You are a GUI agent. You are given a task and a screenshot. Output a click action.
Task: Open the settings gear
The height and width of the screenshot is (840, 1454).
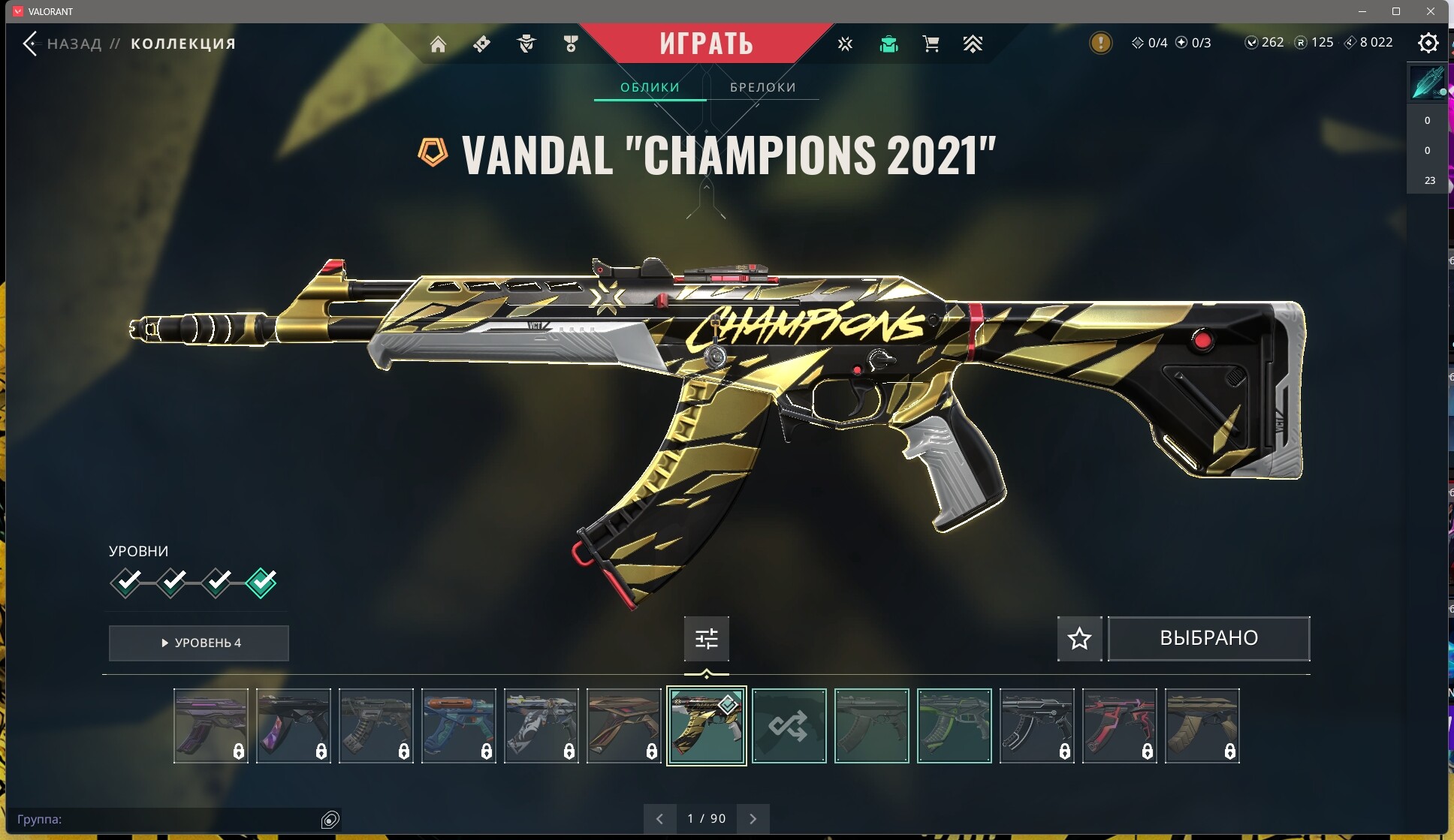click(1428, 43)
